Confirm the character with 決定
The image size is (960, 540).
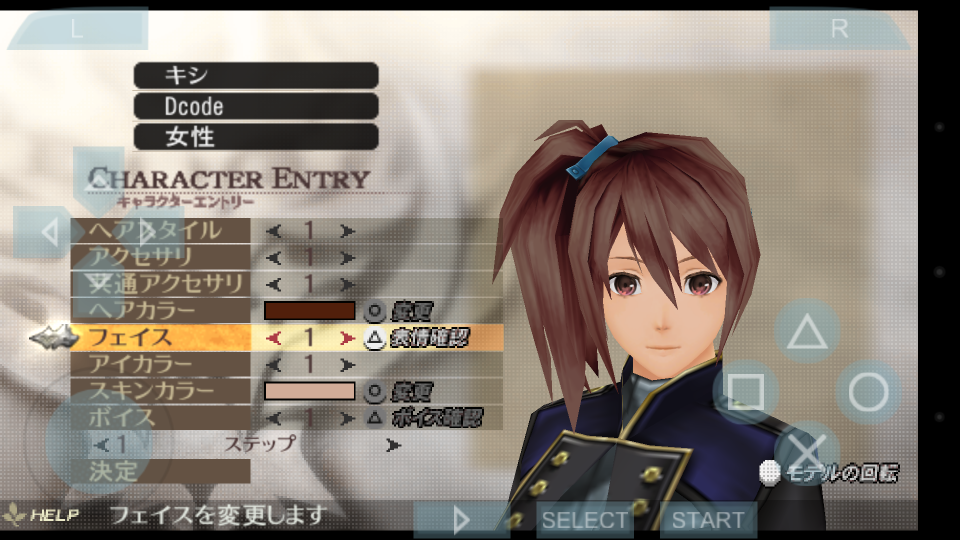point(160,470)
